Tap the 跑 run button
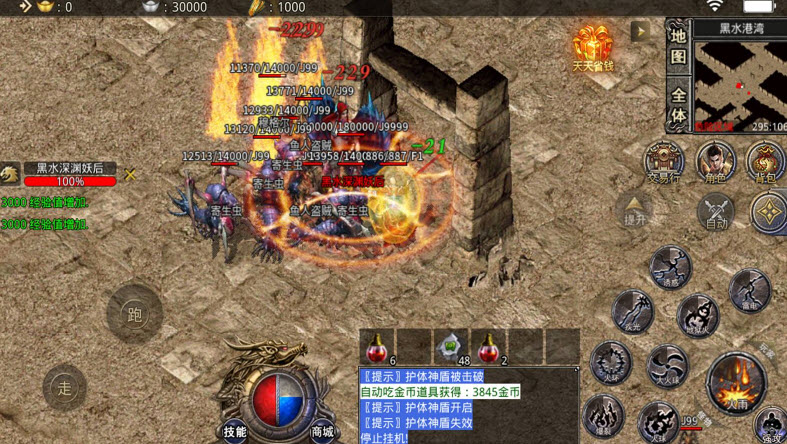Image resolution: width=787 pixels, height=444 pixels. tap(134, 313)
